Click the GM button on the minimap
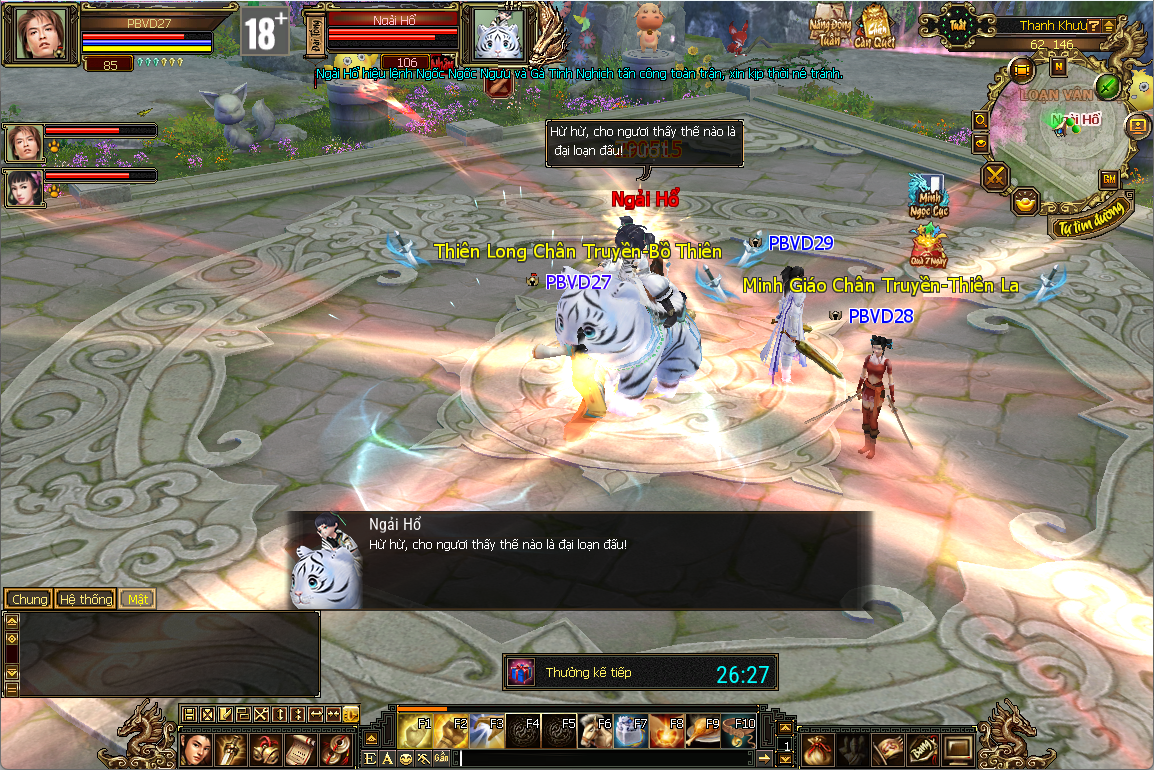Viewport: 1154px width, 770px height. (x=1108, y=179)
